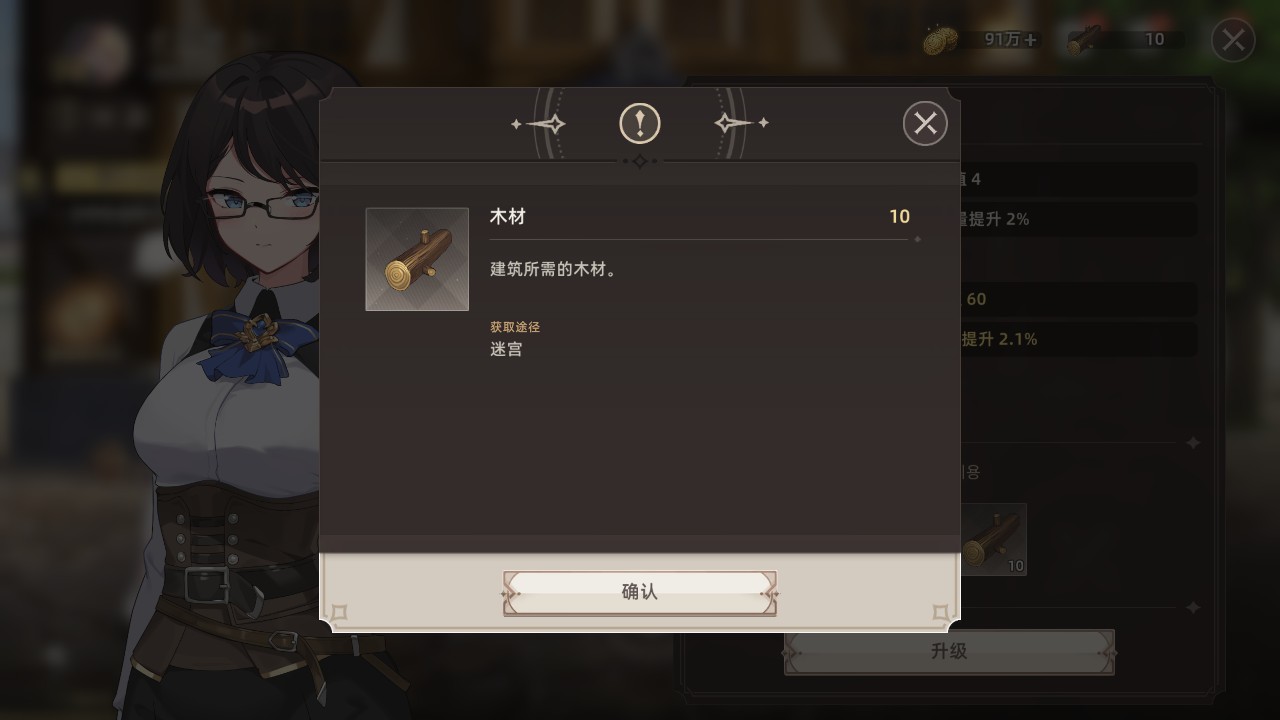Close the item detail dialog with X
1280x720 pixels.
pyautogui.click(x=924, y=123)
